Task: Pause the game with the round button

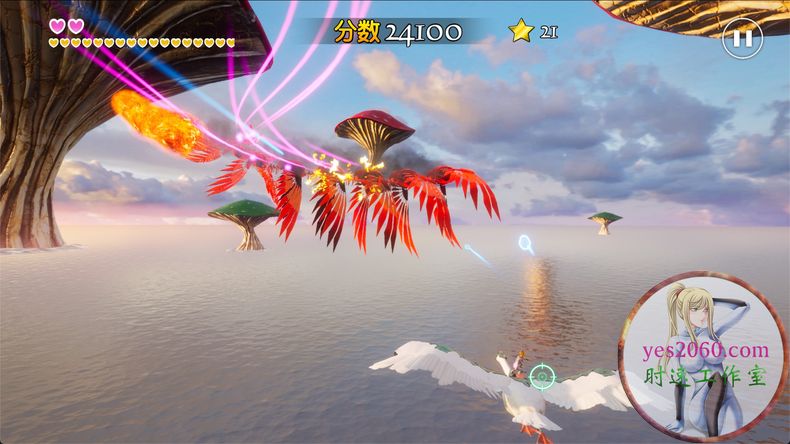Action: pyautogui.click(x=741, y=39)
